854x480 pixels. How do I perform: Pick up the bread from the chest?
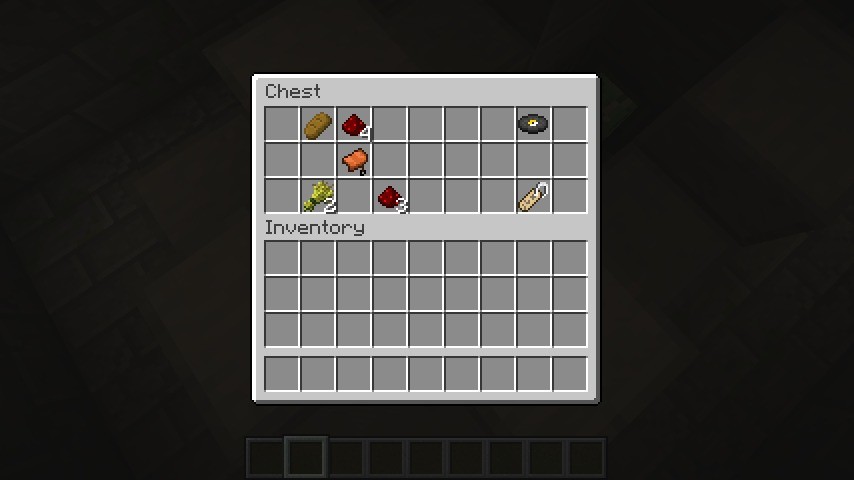click(x=318, y=125)
